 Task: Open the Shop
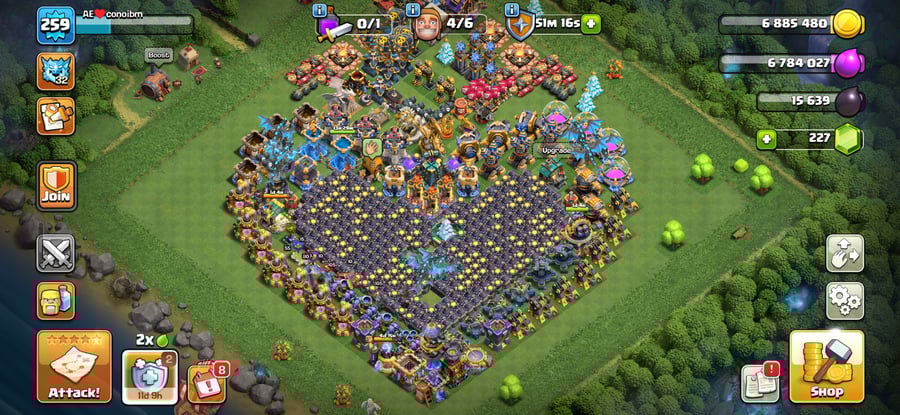click(826, 366)
